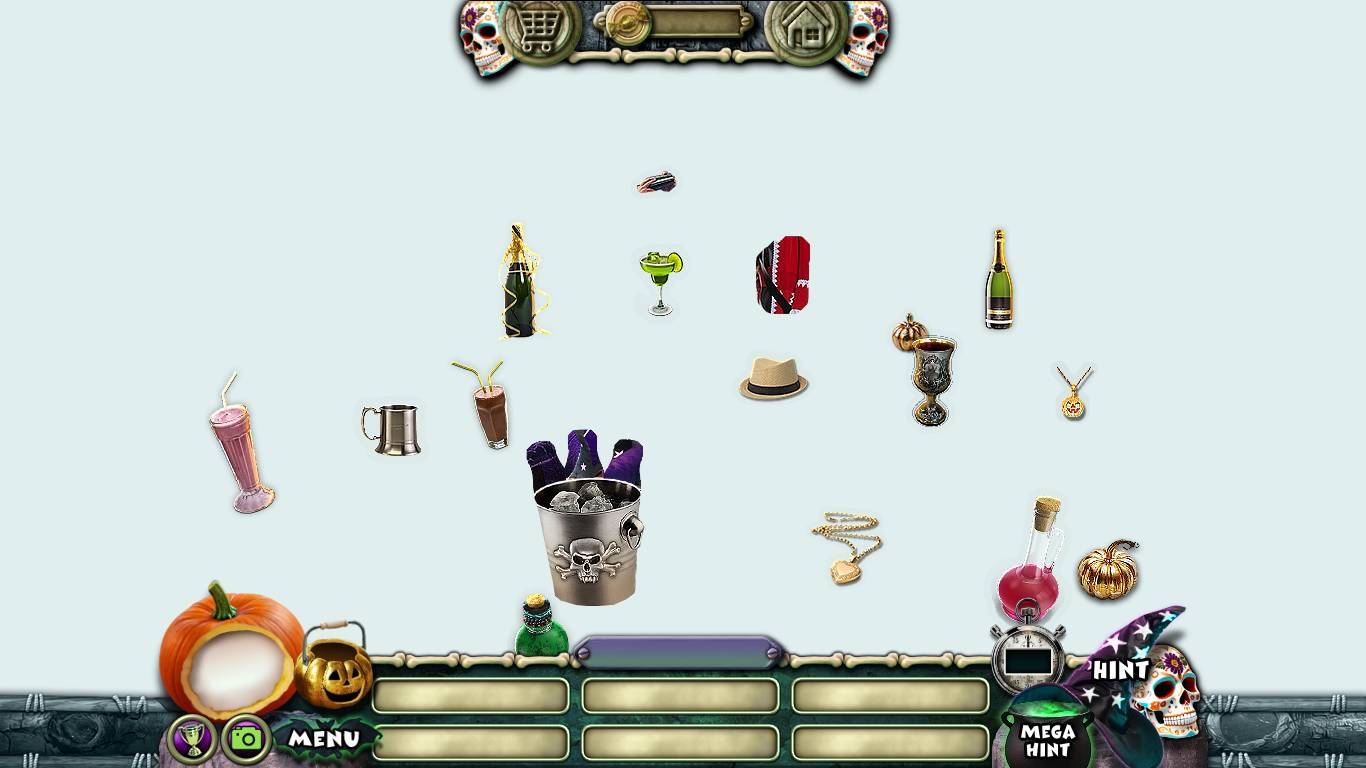Image resolution: width=1366 pixels, height=768 pixels.
Task: Open the shop cart button
Action: (x=541, y=29)
